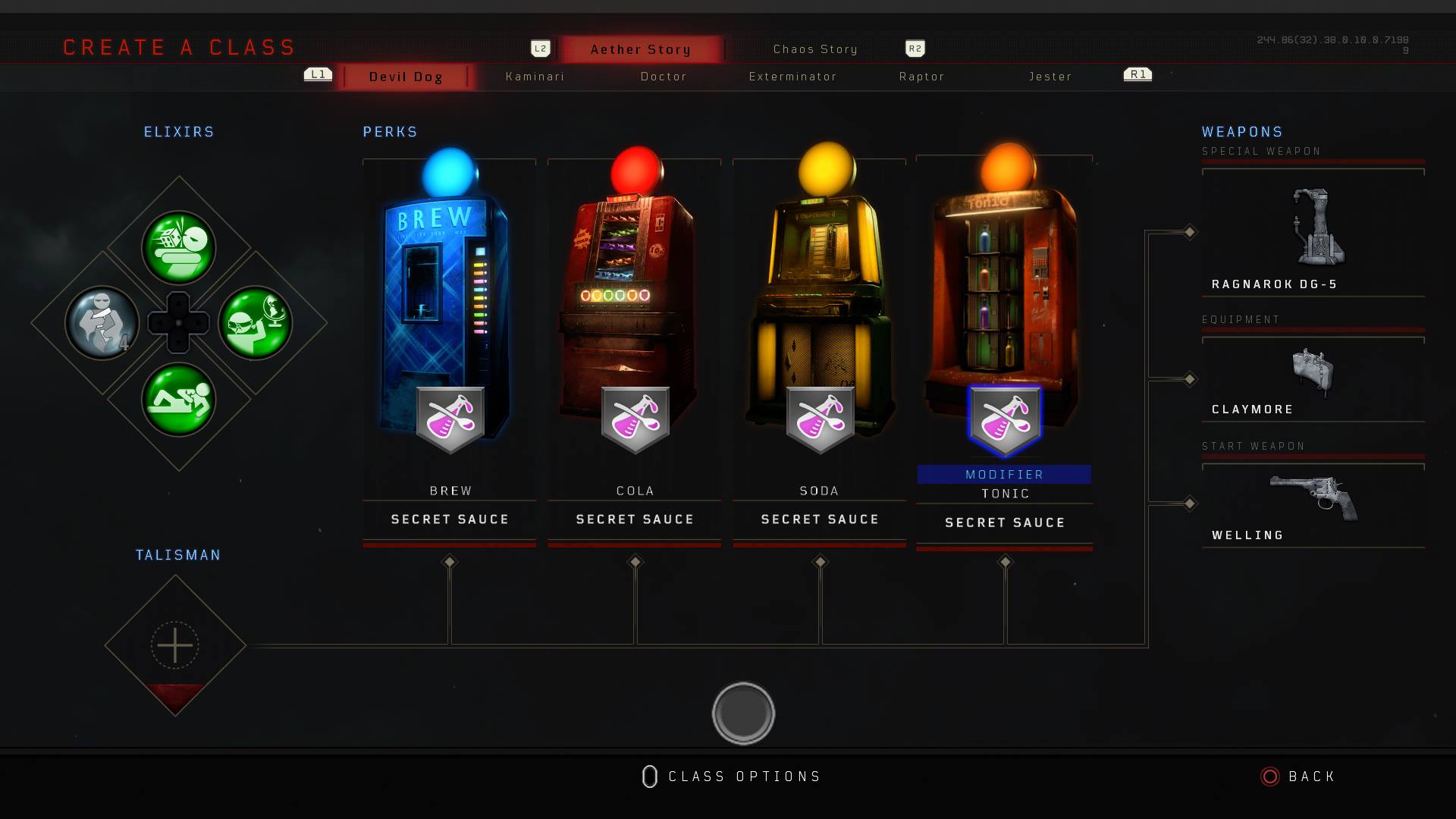Select the Tonic modifier perk slot
The width and height of the screenshot is (1456, 819).
coord(1005,318)
